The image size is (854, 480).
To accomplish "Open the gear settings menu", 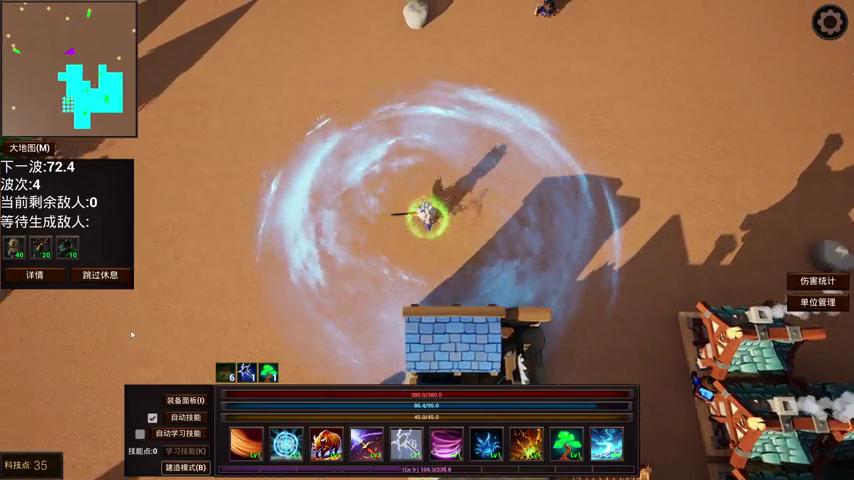I will point(829,22).
